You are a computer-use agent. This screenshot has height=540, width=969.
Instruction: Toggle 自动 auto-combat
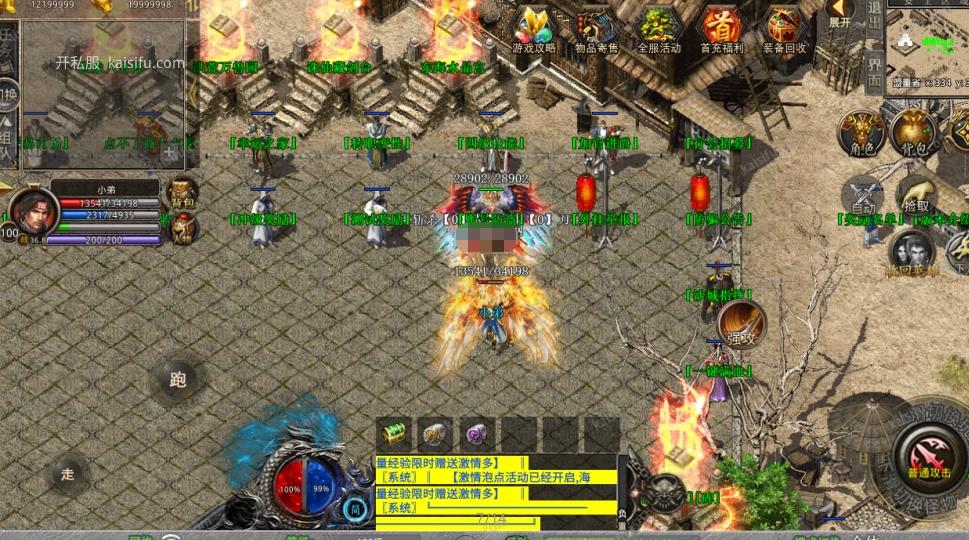(x=863, y=197)
